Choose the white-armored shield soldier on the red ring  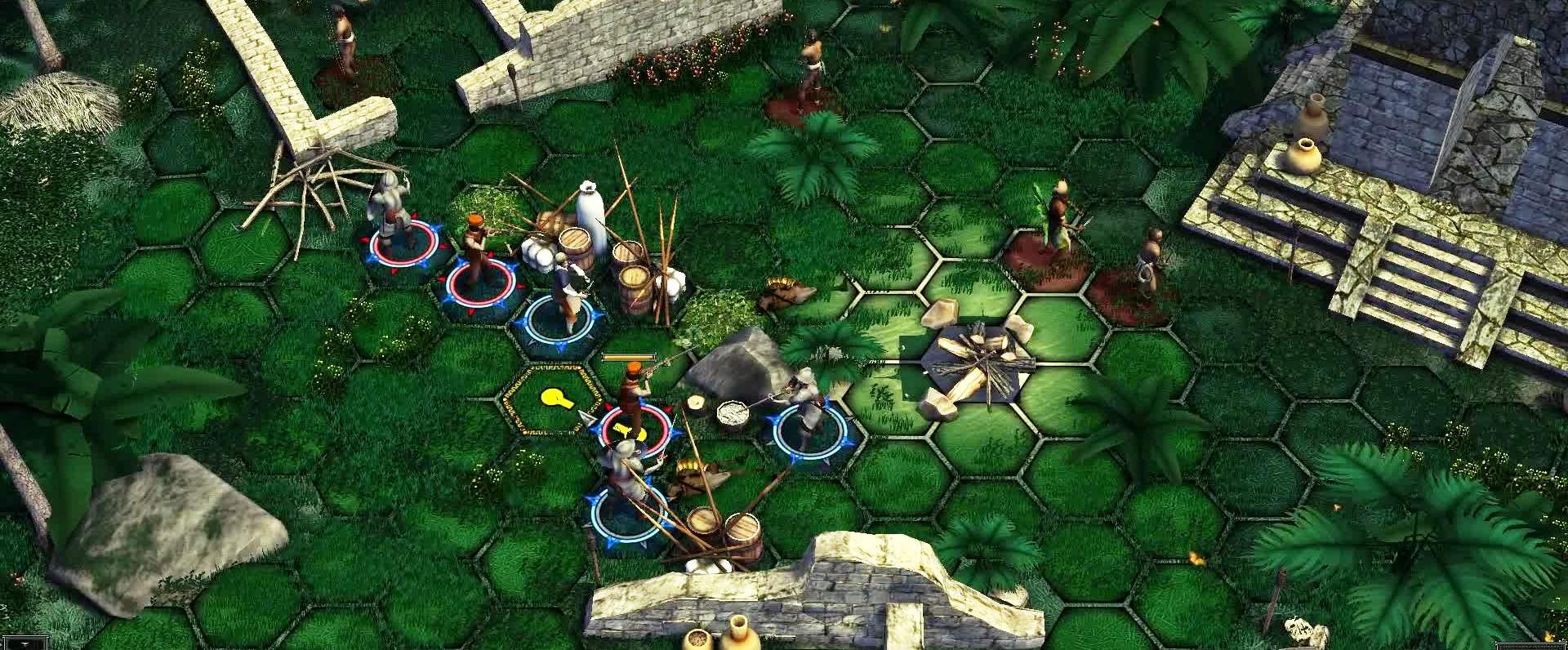pos(389,216)
